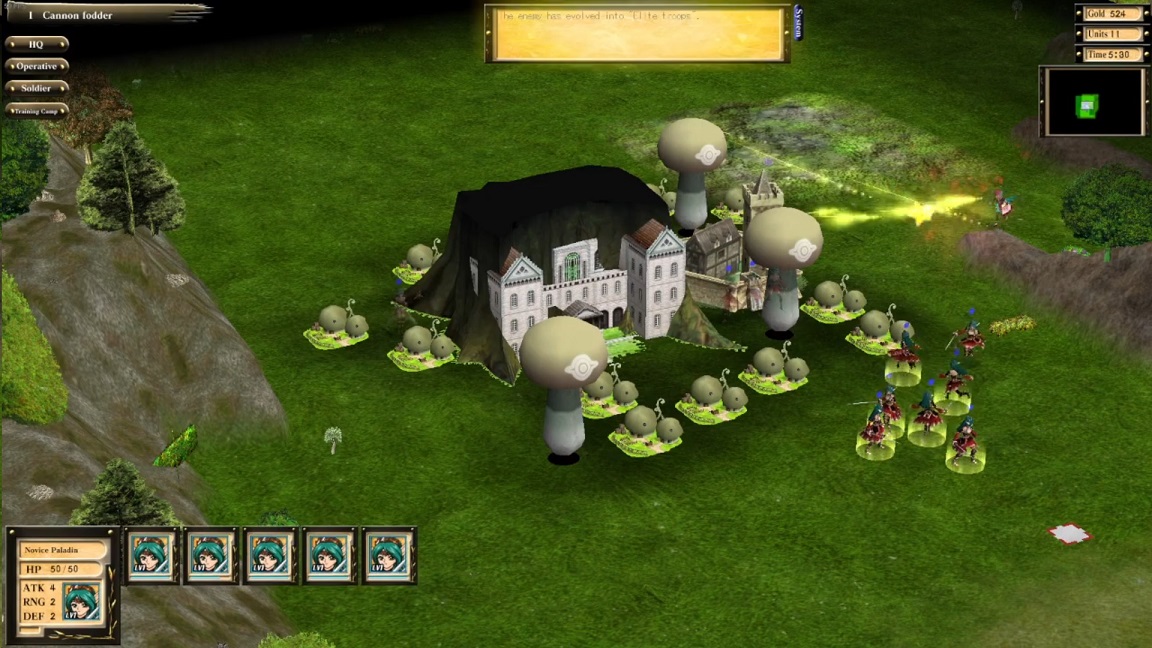
Task: Choose the Soldier button
Action: pyautogui.click(x=37, y=88)
